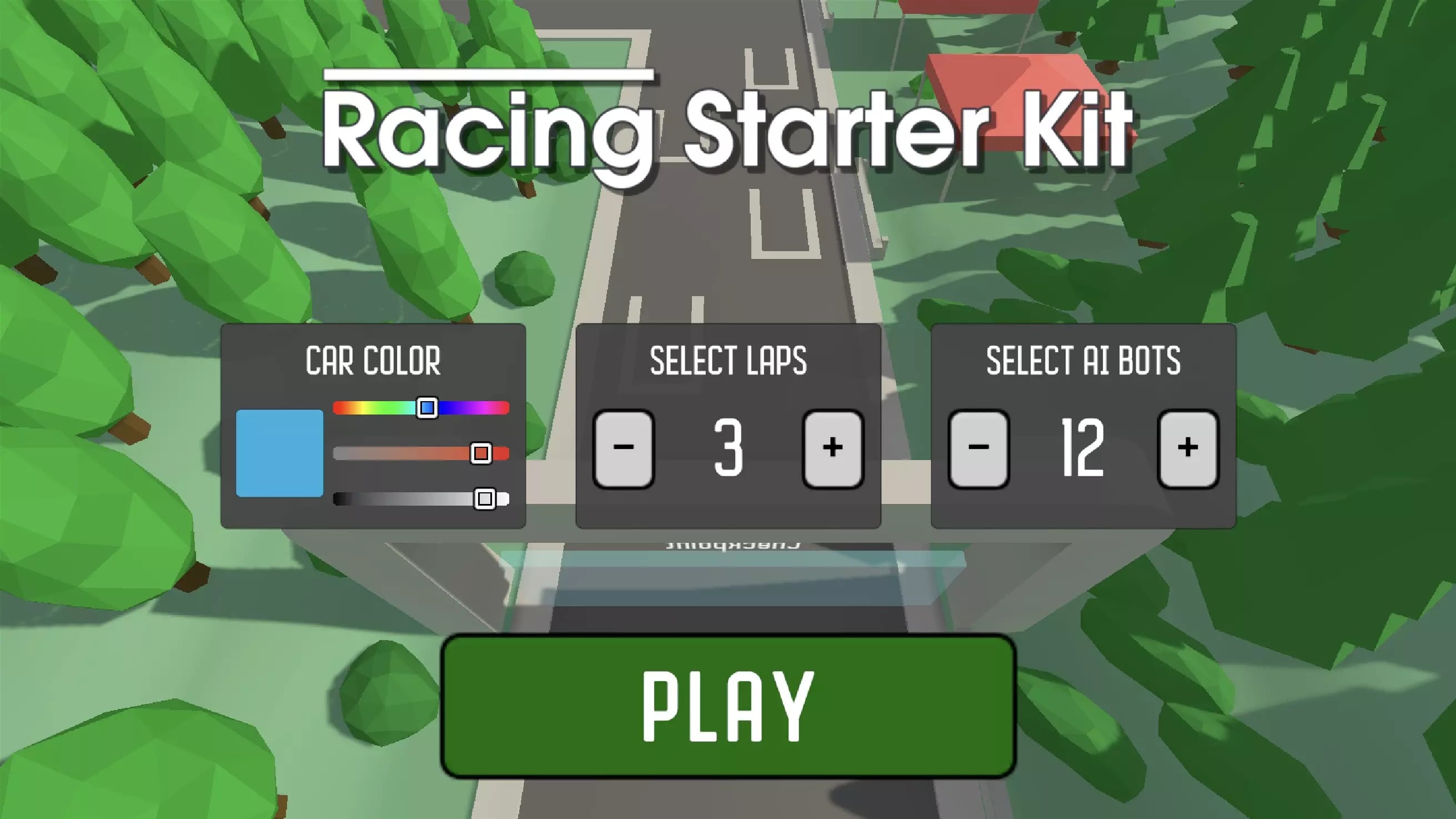Click the brightness slider handle
The width and height of the screenshot is (1456, 819).
(x=485, y=499)
